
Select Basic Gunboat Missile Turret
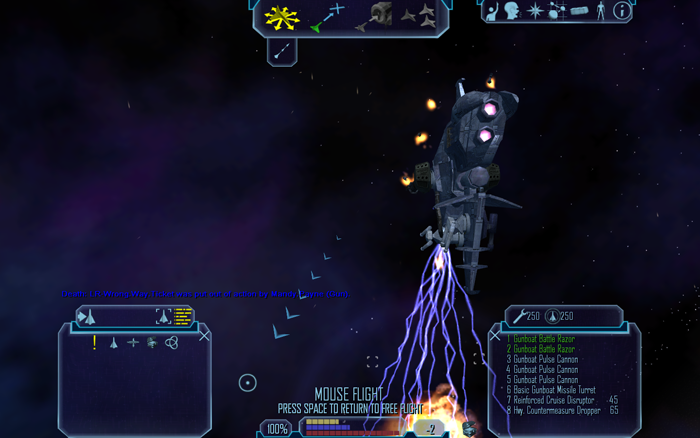(x=551, y=390)
